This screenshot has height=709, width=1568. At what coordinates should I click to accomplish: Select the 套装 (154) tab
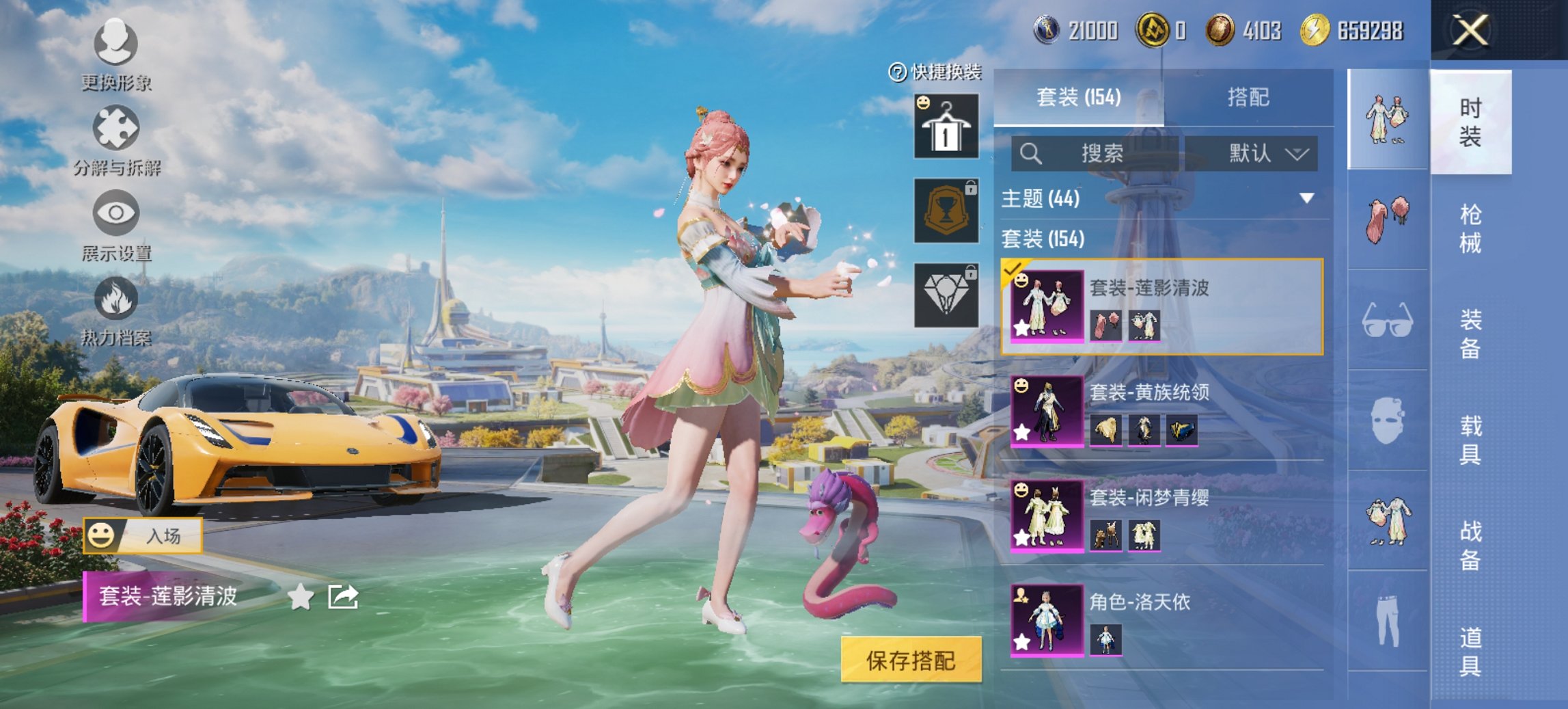1078,98
